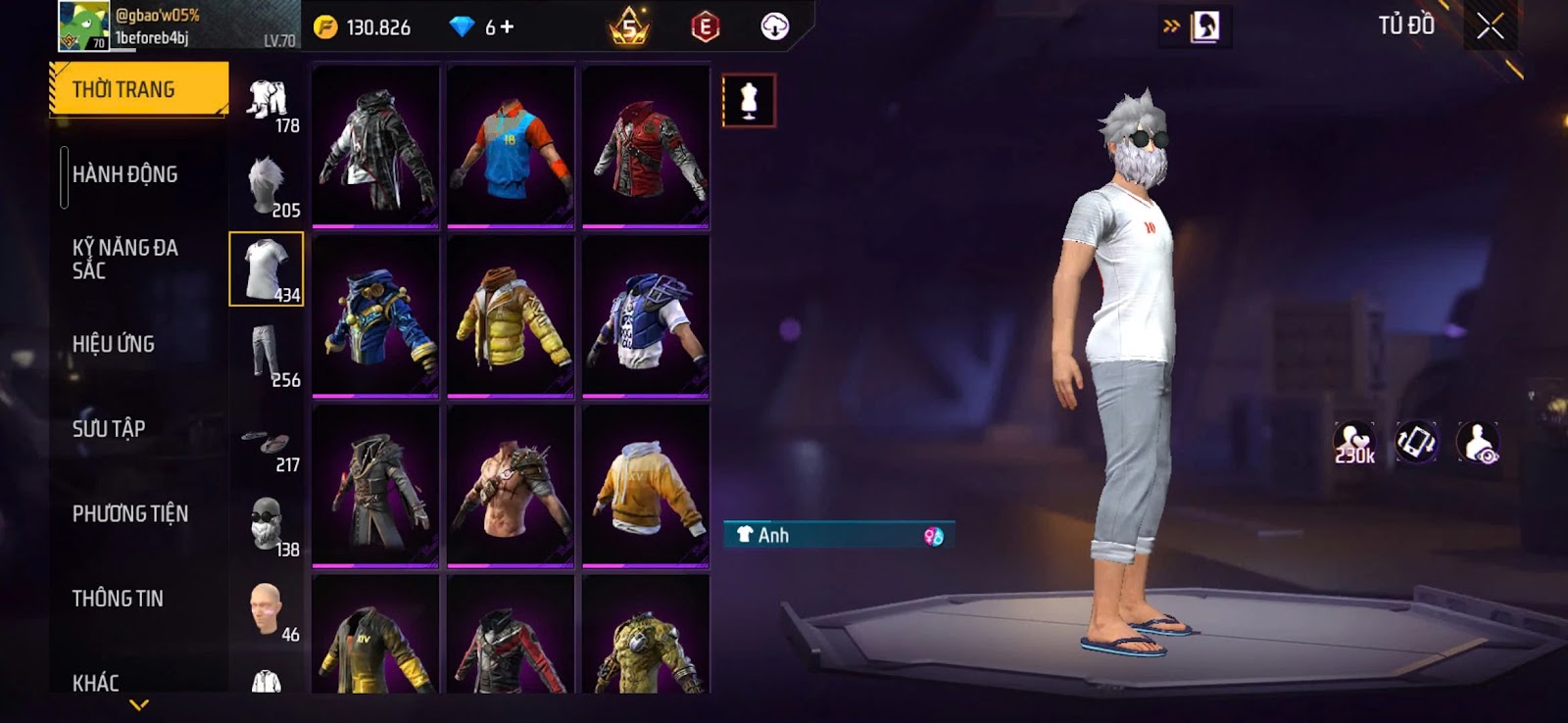
Task: Pick the face mask category with 138
Action: [x=267, y=525]
